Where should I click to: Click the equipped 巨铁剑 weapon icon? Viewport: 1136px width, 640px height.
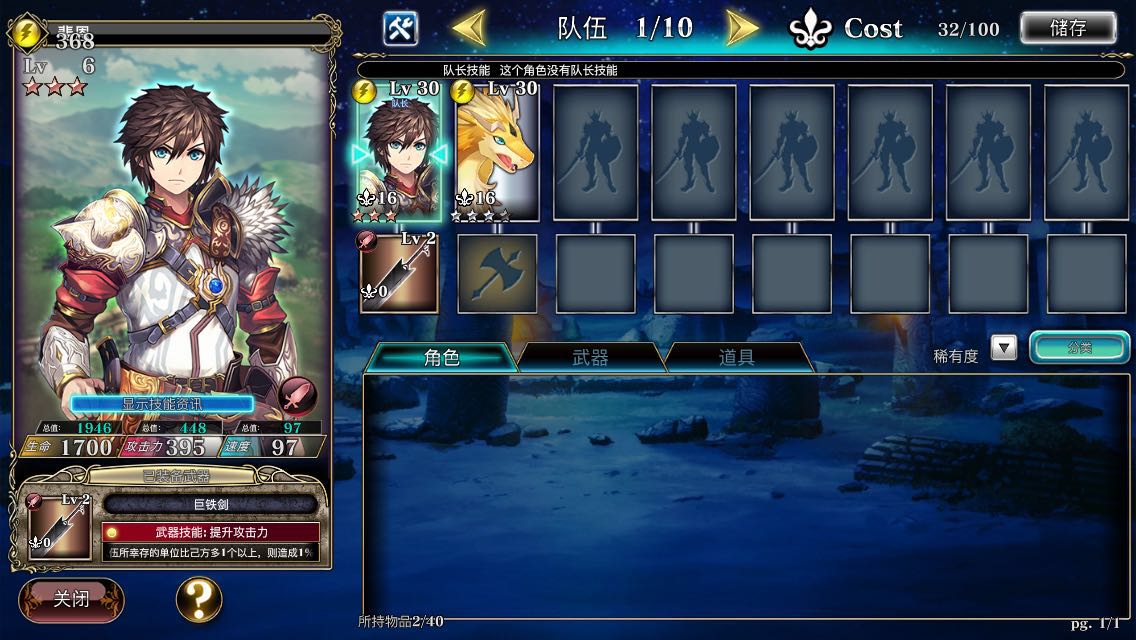[x=60, y=526]
